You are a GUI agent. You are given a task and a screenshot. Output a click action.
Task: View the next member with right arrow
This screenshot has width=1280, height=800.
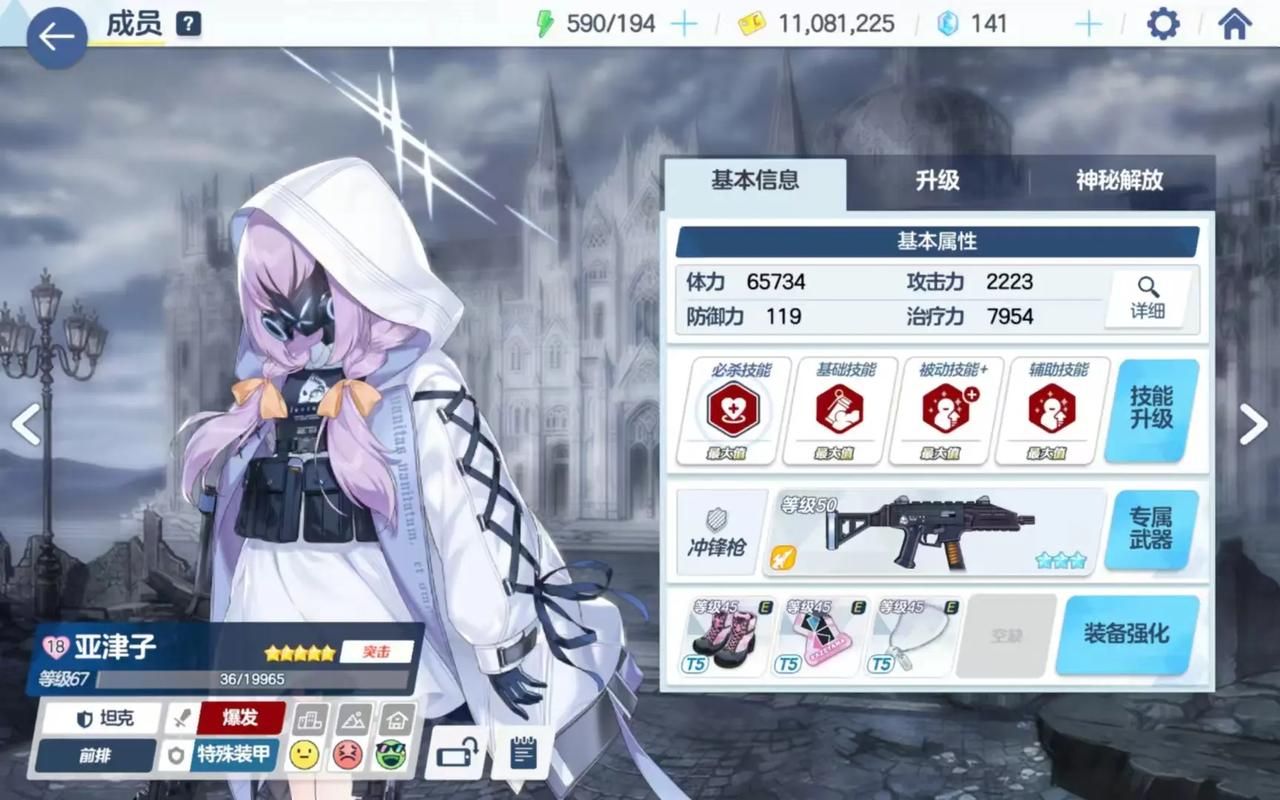tap(1253, 424)
